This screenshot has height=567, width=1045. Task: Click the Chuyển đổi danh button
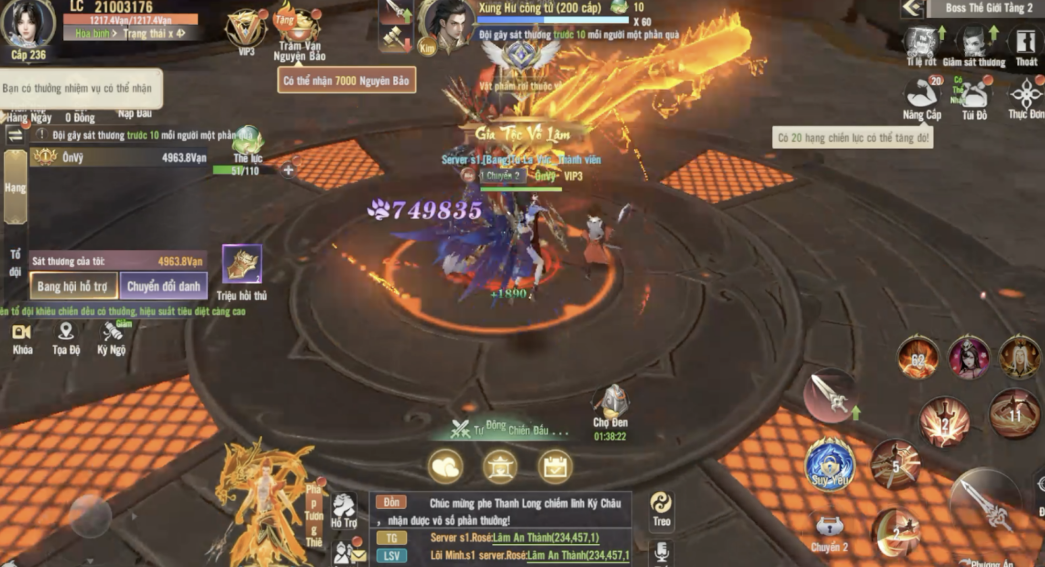(164, 286)
